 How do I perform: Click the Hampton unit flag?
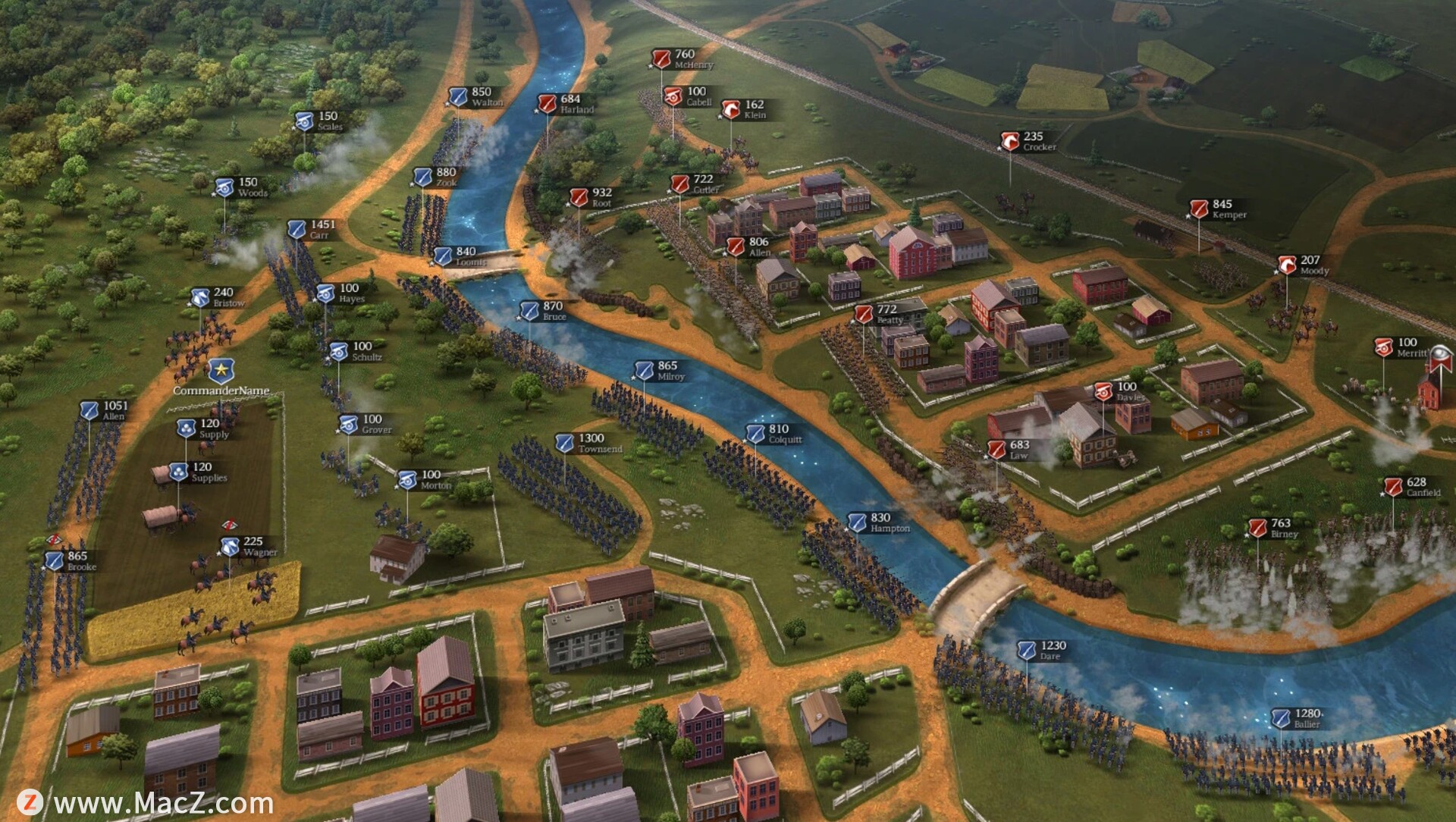pyautogui.click(x=857, y=522)
